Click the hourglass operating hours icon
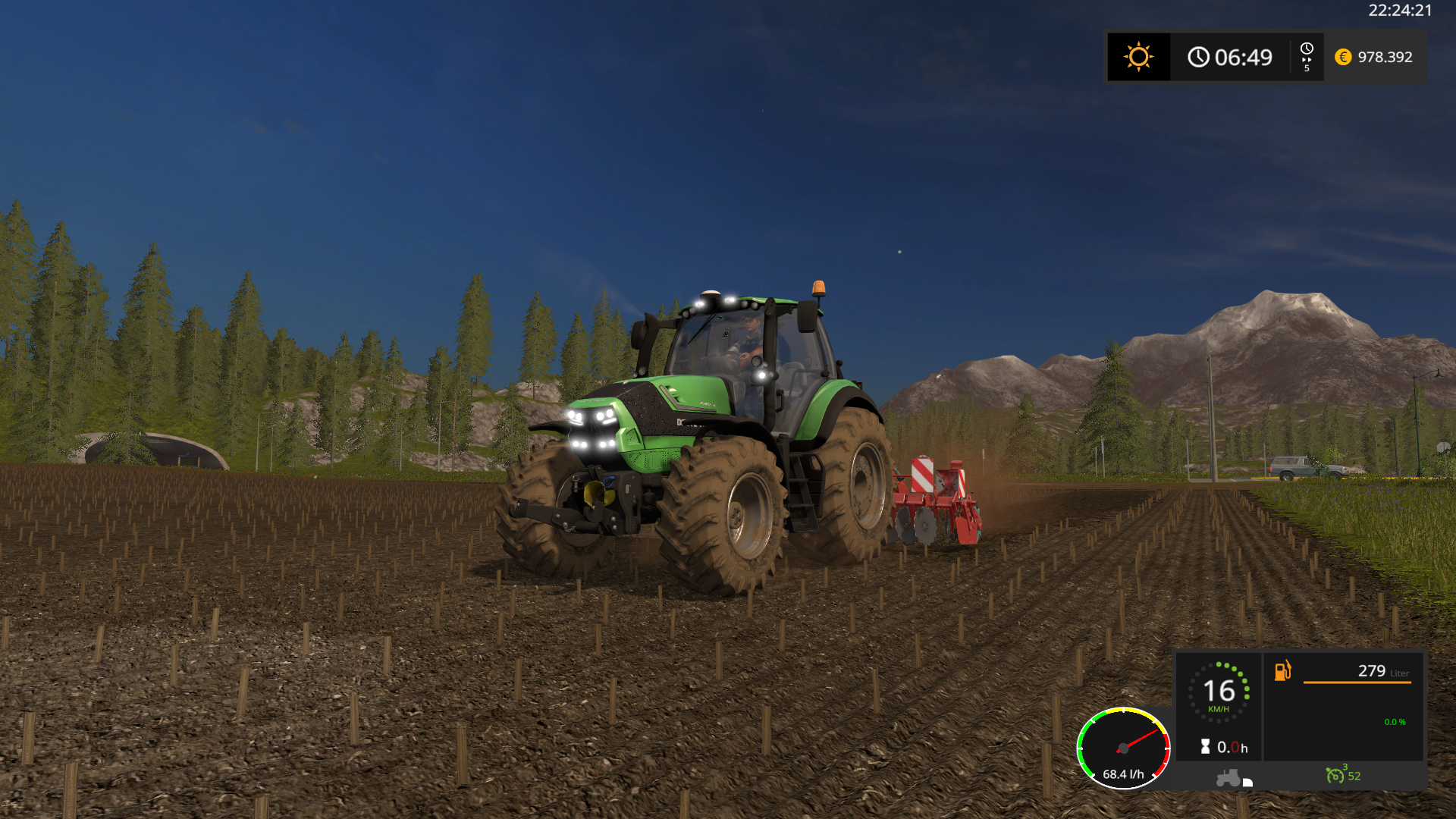The width and height of the screenshot is (1456, 819). pos(1205,747)
